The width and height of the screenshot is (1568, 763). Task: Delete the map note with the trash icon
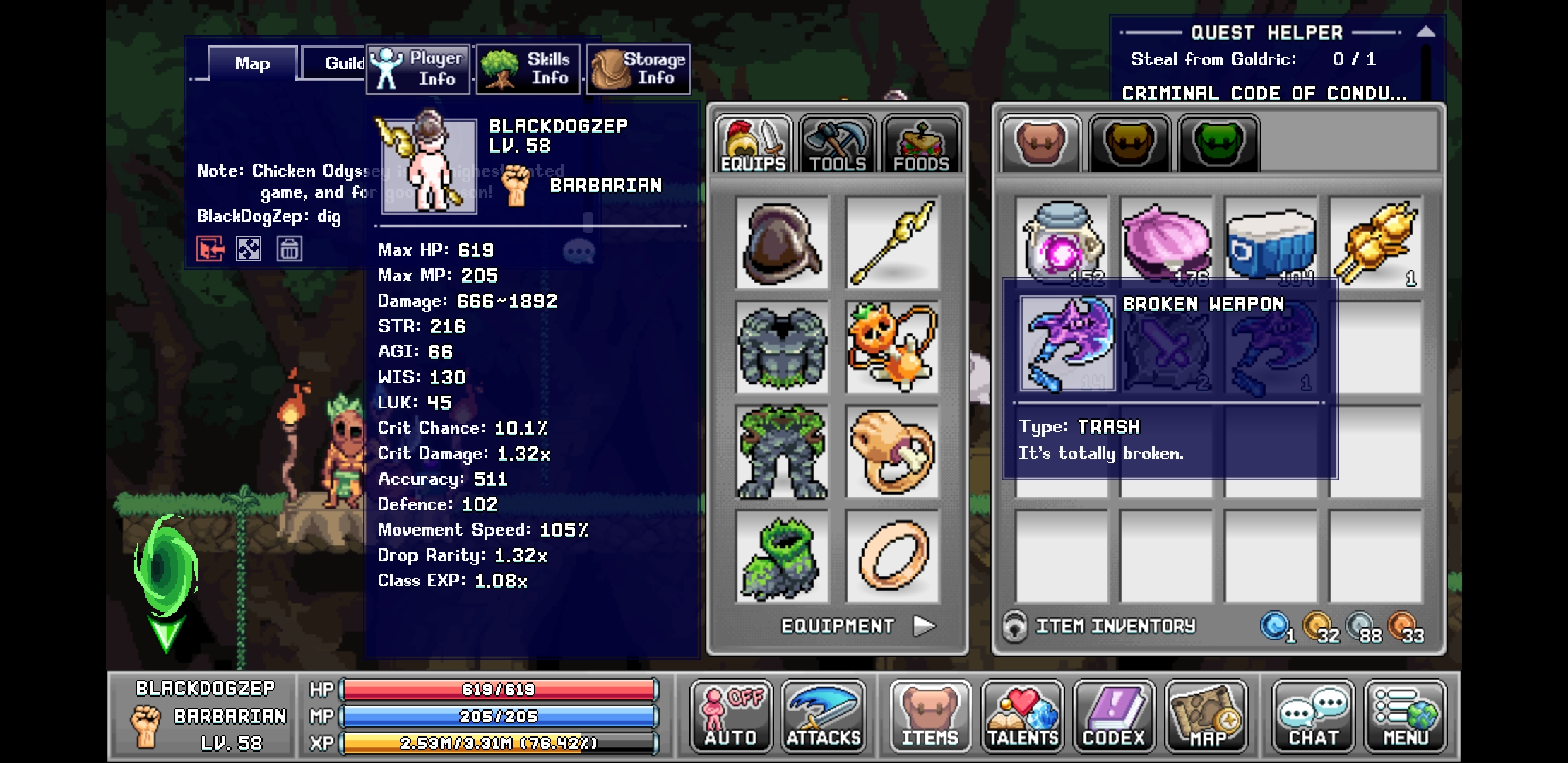pyautogui.click(x=290, y=249)
